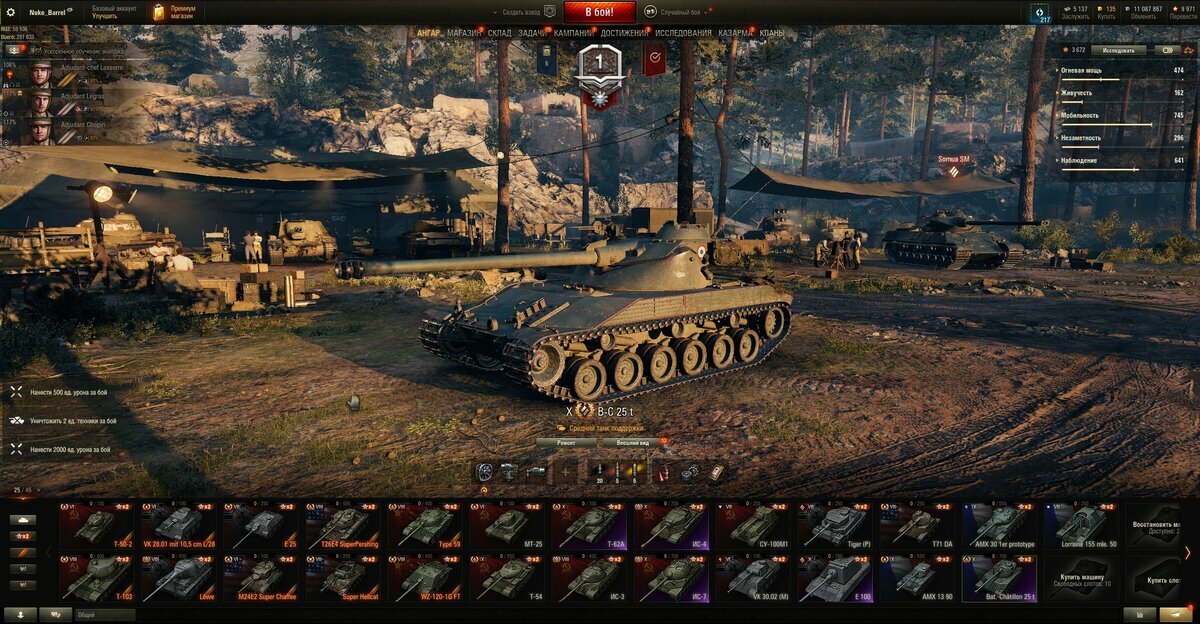Open the Кампании tab

pos(573,33)
